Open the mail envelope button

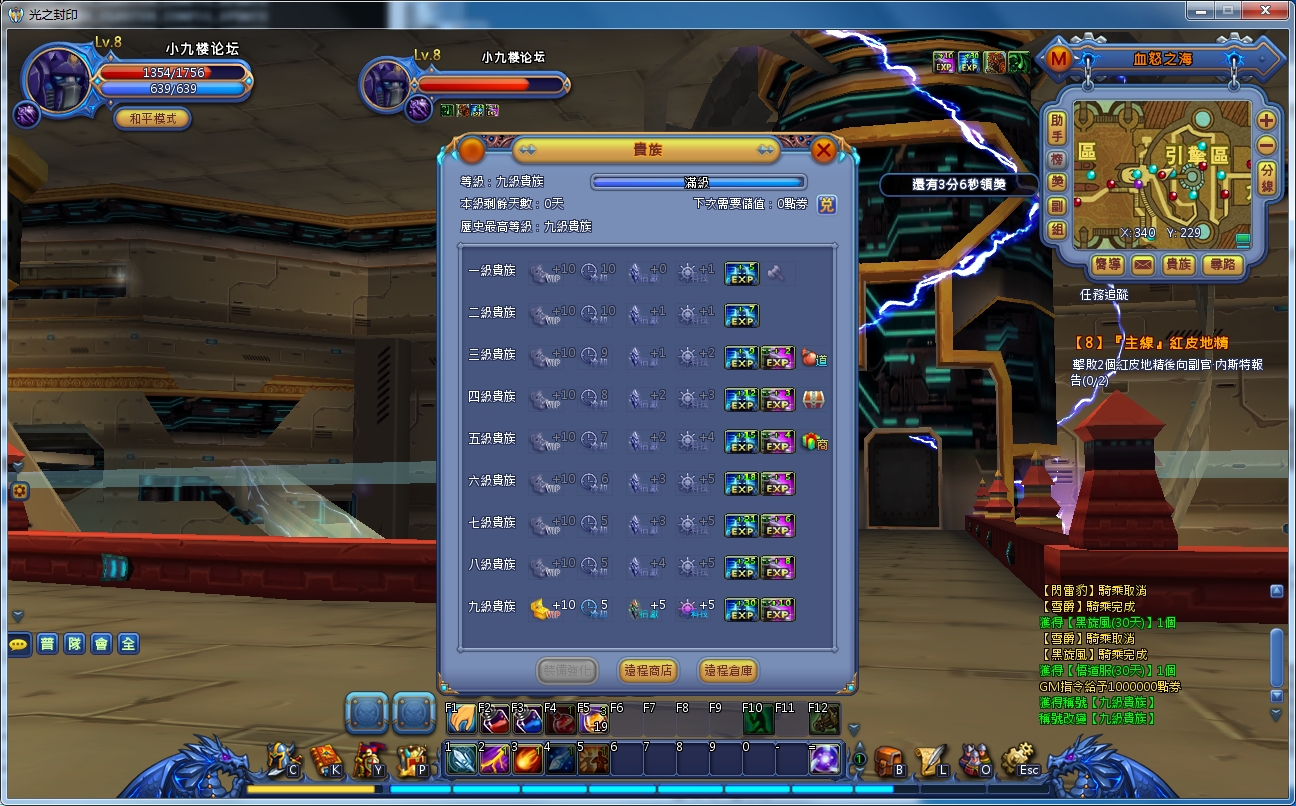[1143, 265]
